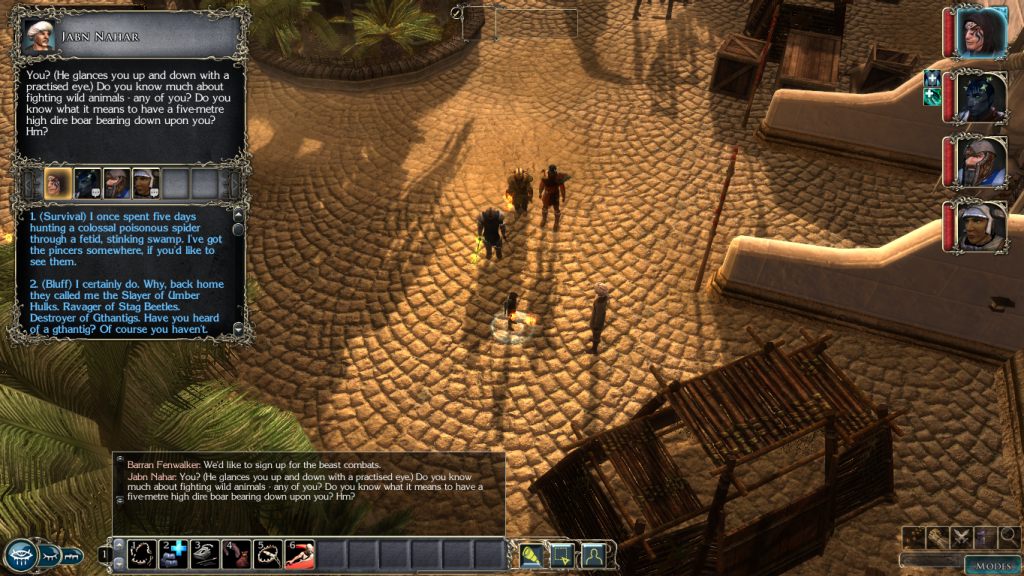
Task: Use hotbar slot 1 with the toothed trap icon
Action: (141, 553)
